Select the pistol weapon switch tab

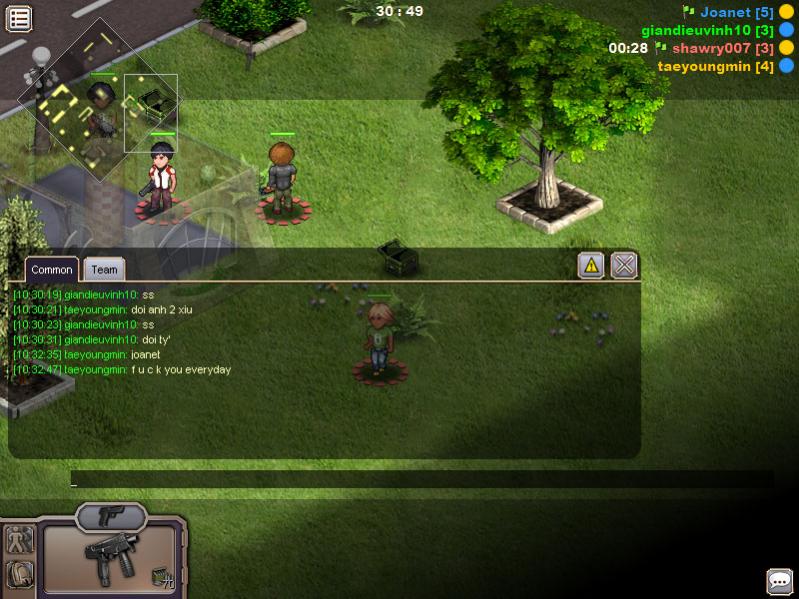[x=110, y=516]
